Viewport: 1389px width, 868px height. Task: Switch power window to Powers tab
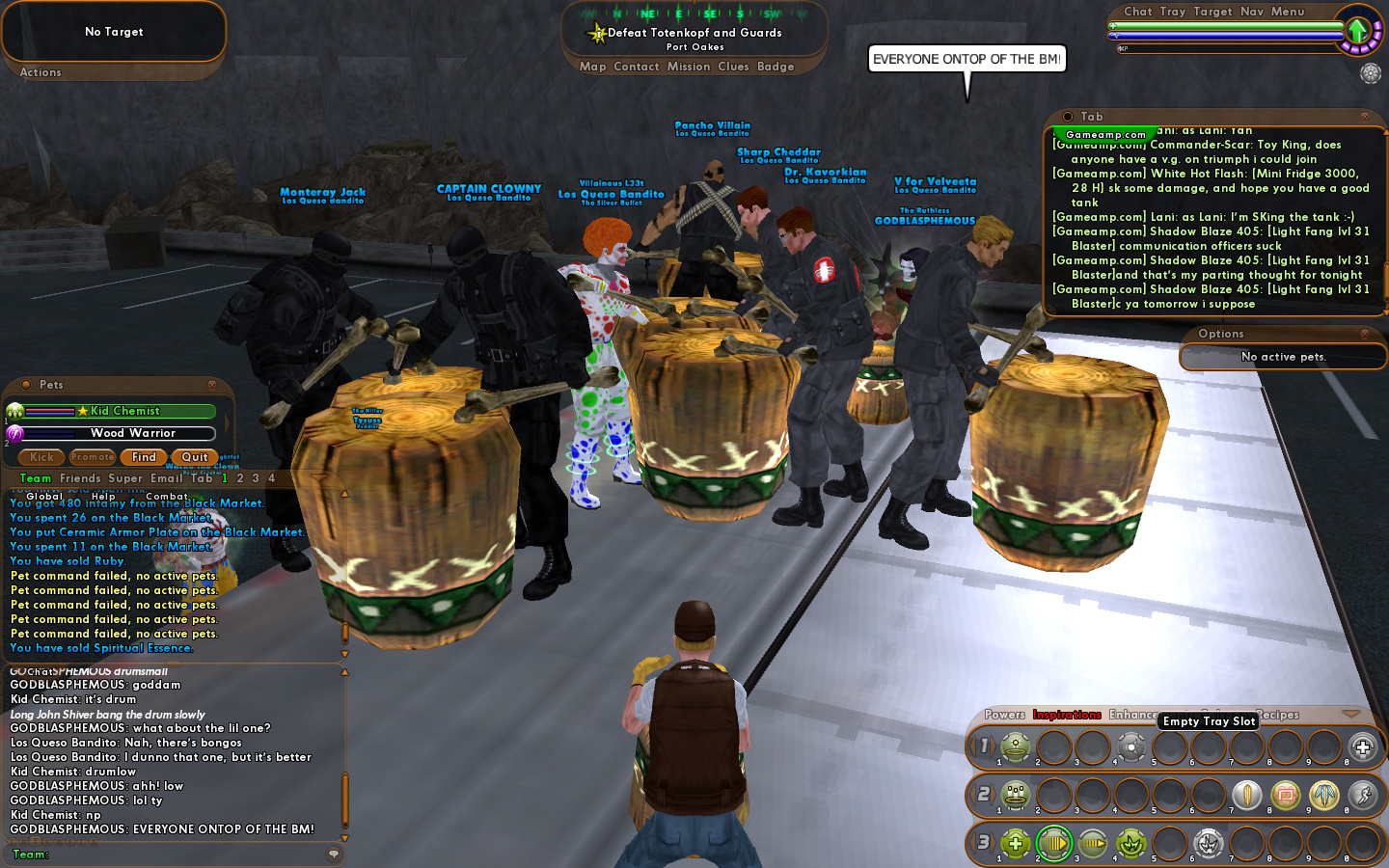tap(1004, 715)
